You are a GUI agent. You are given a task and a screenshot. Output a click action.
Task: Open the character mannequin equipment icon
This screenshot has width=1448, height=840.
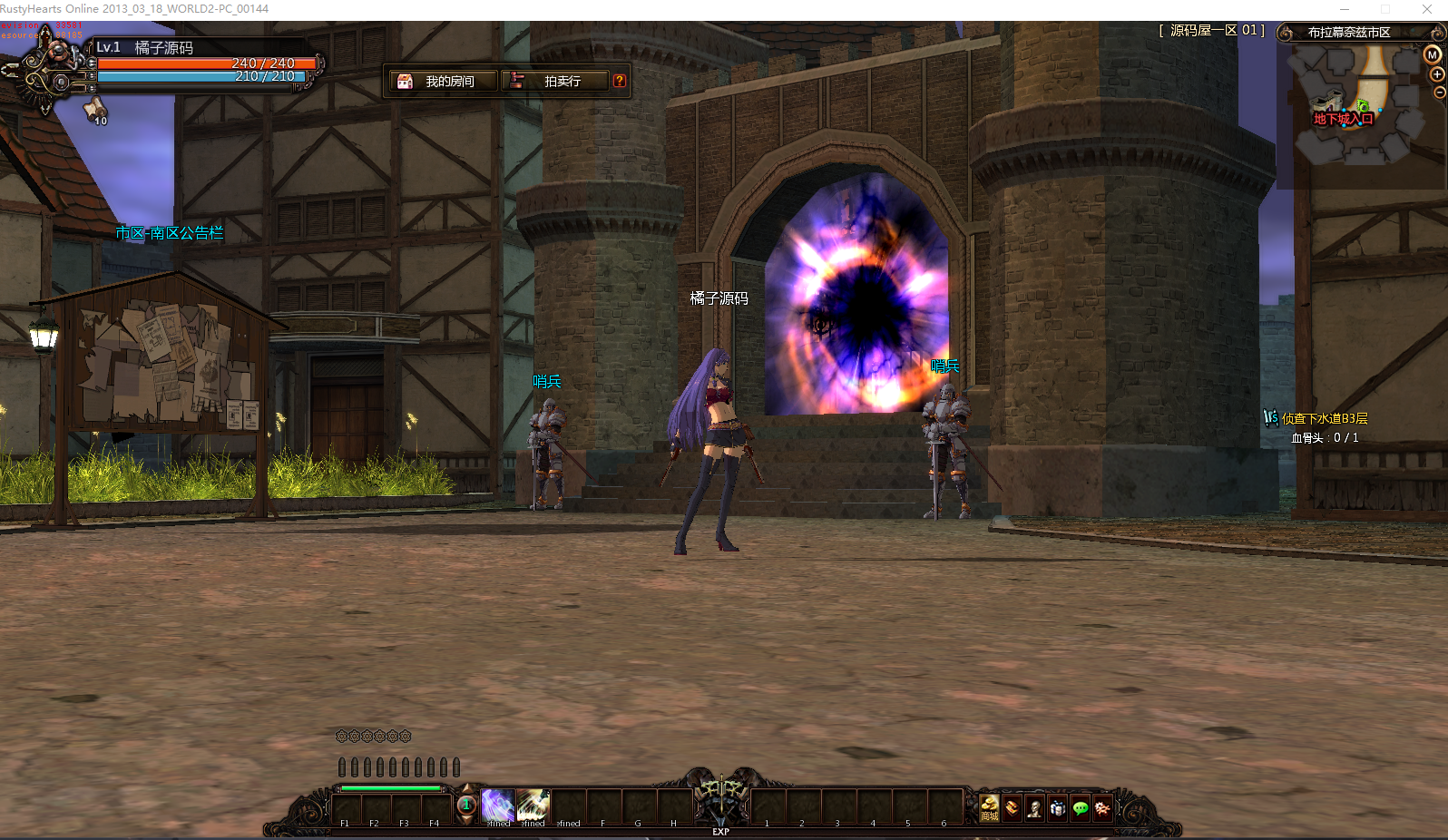point(1035,807)
